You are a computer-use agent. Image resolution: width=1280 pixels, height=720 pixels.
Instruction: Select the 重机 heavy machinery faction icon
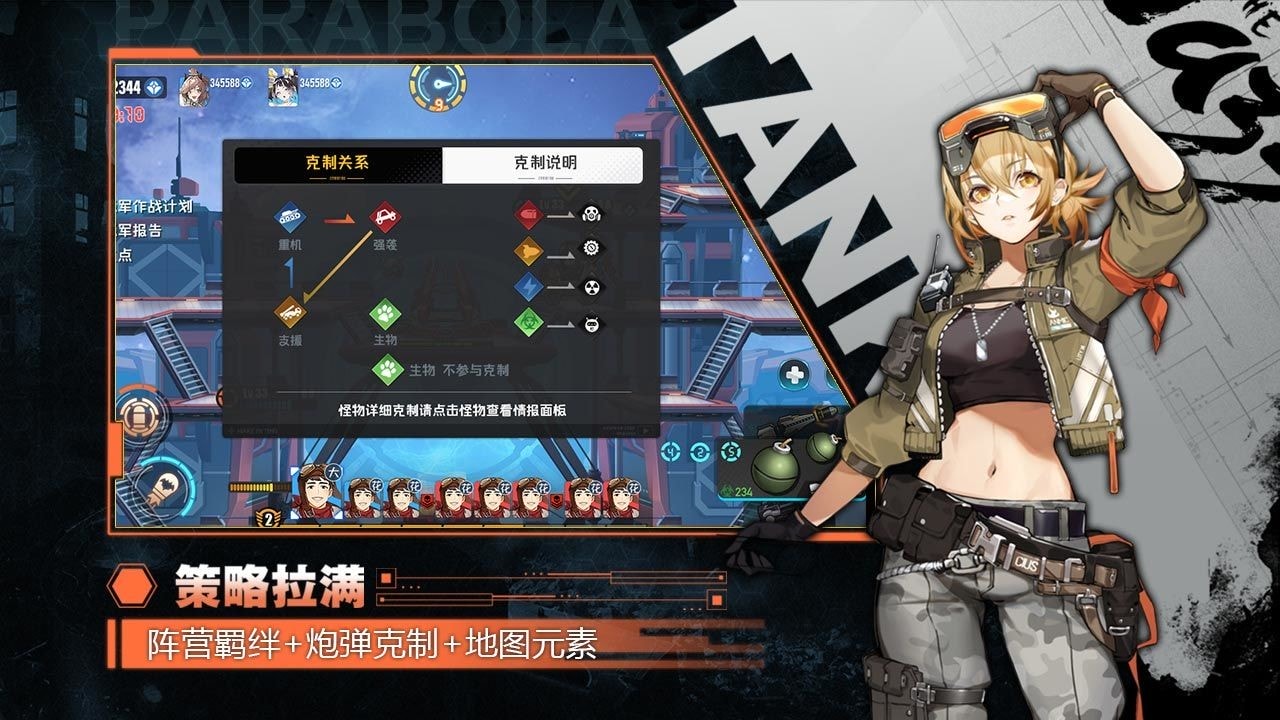coord(290,217)
